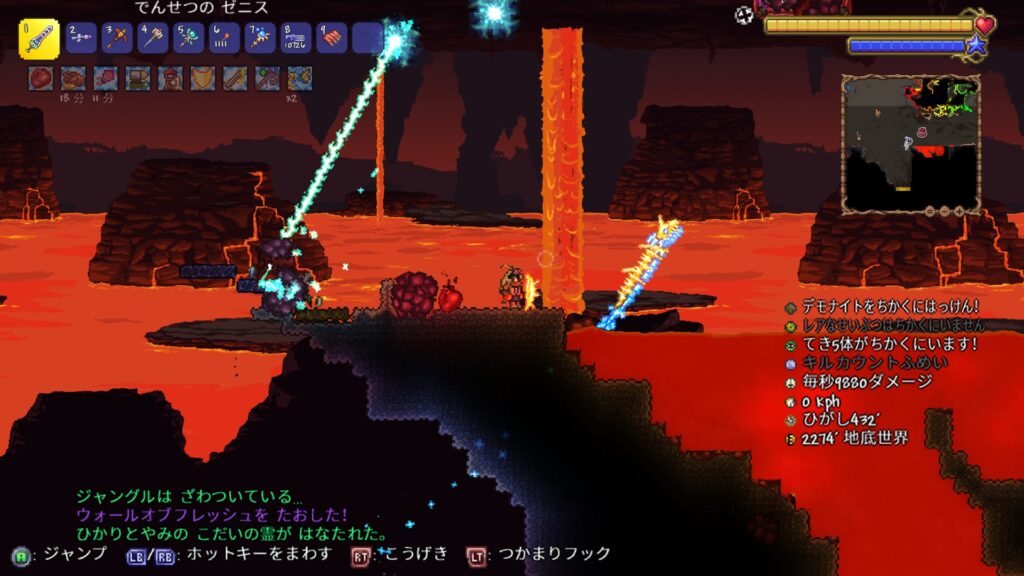This screenshot has height=576, width=1024.
Task: Pick the item in hotbar slot 6
Action: [223, 39]
